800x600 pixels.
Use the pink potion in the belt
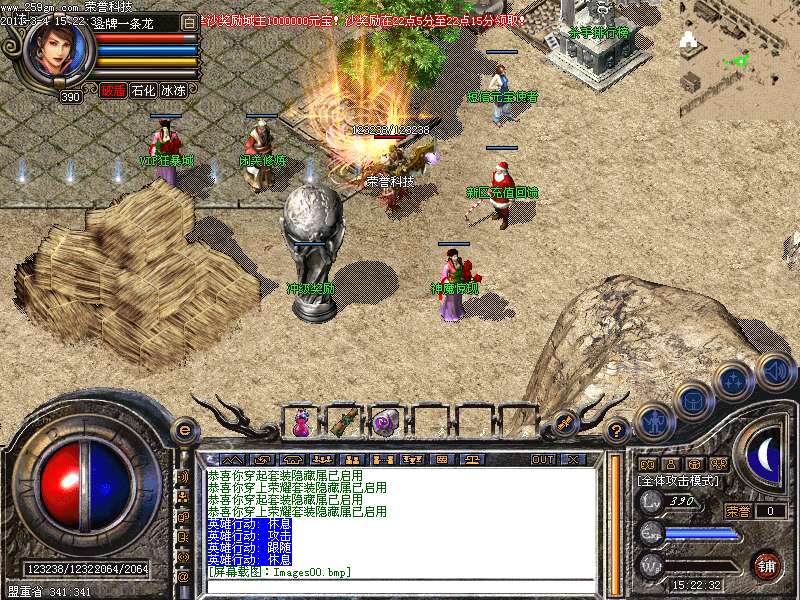[x=301, y=424]
